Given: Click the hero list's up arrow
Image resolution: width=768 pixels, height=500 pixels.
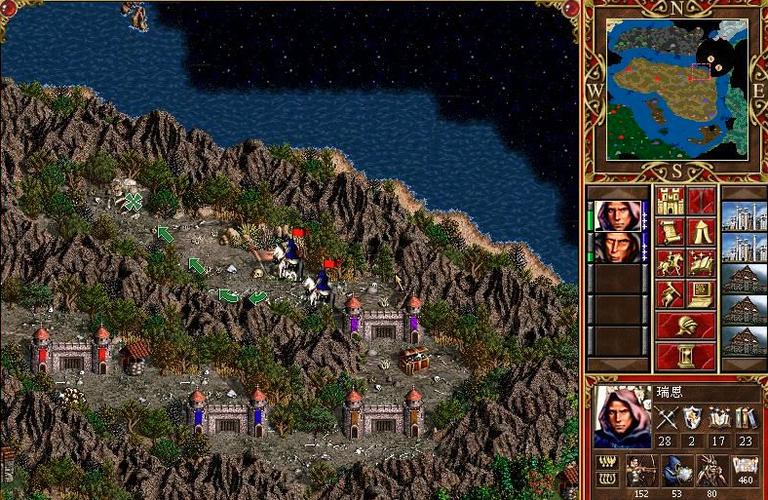Looking at the screenshot, I should 616,193.
